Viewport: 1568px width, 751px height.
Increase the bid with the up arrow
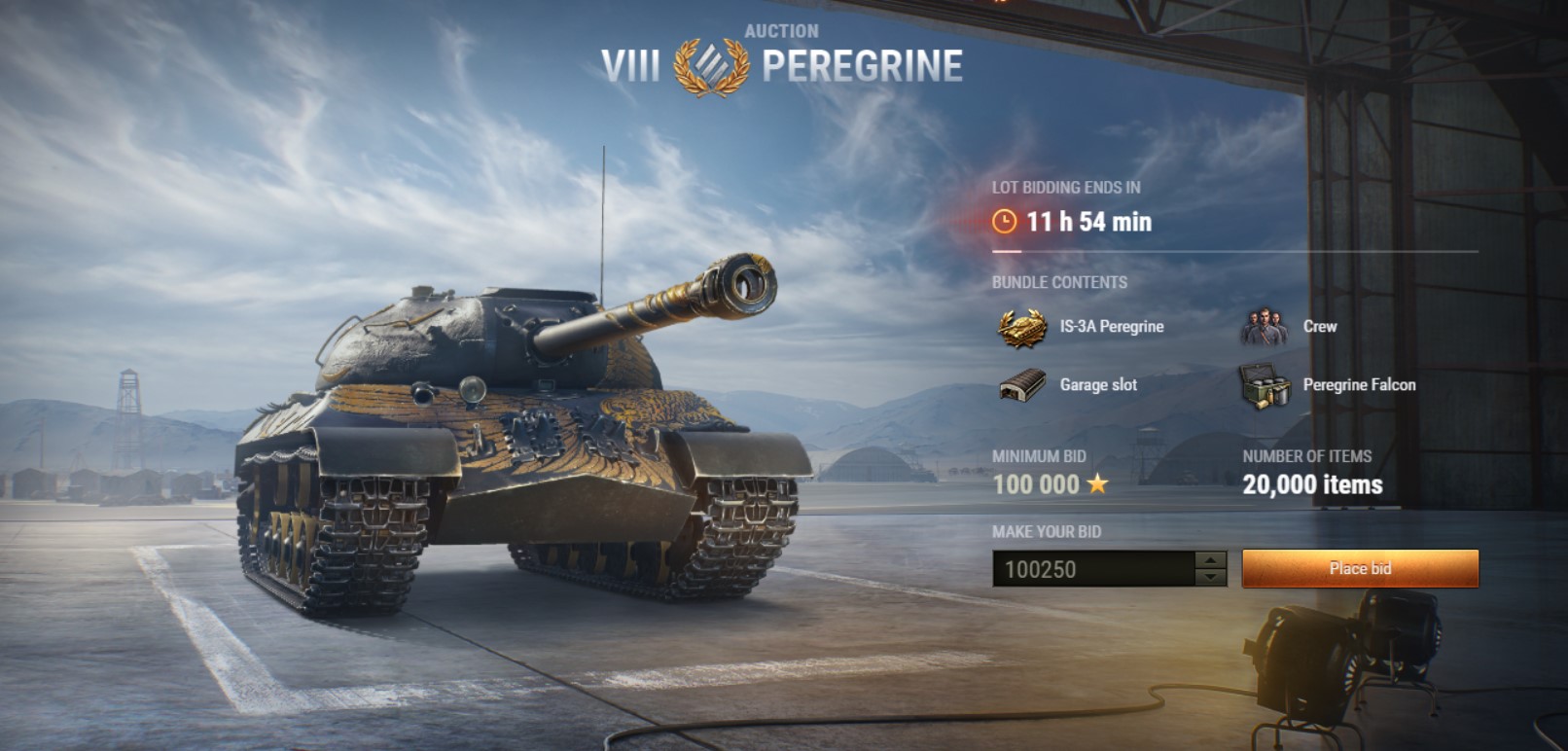(x=1210, y=560)
